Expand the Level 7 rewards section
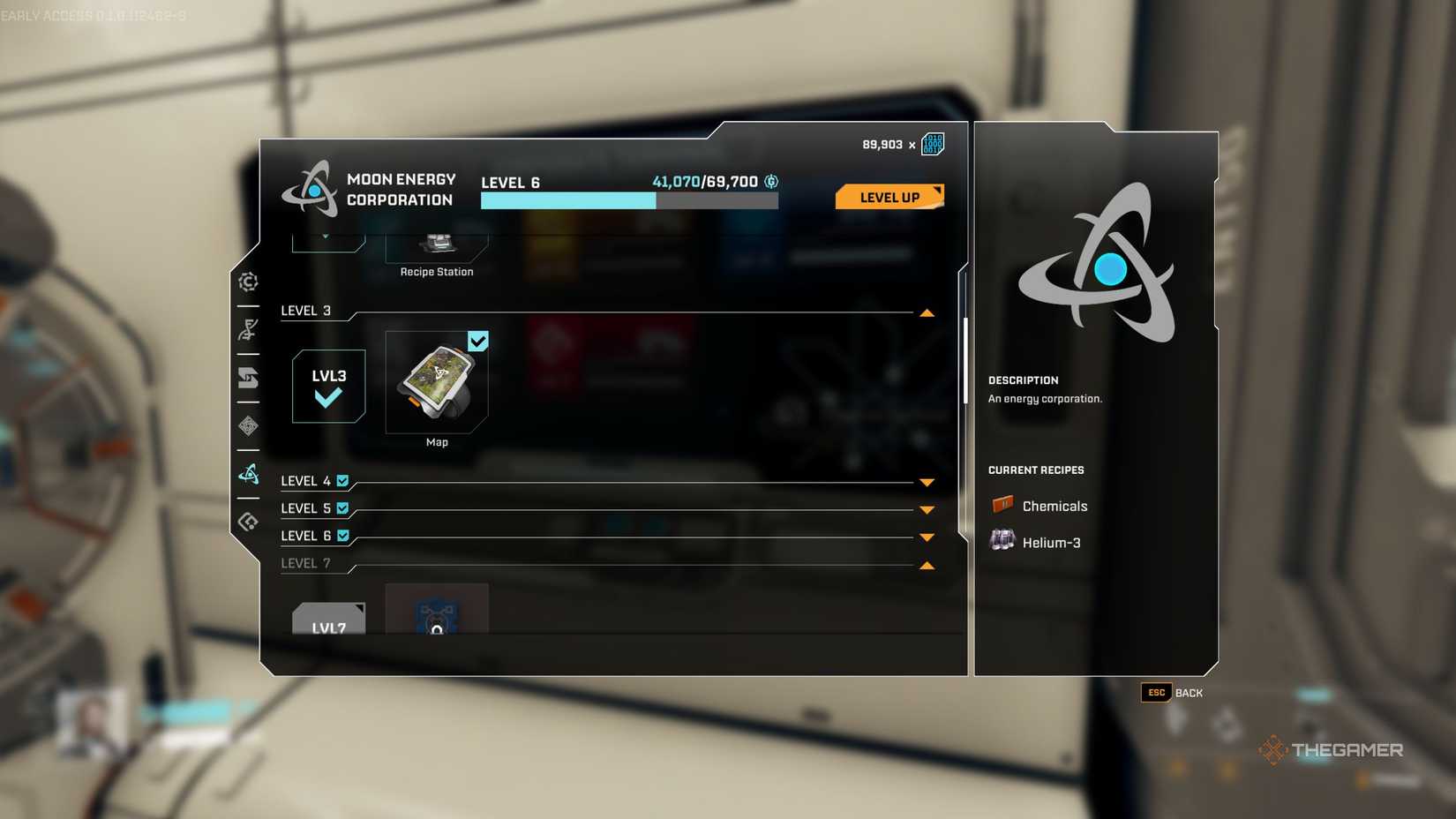This screenshot has height=819, width=1456. (x=926, y=564)
